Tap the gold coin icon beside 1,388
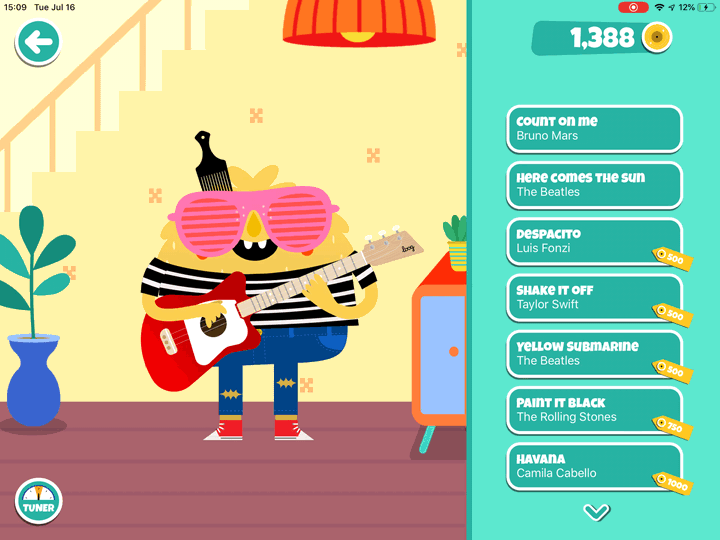Image resolution: width=720 pixels, height=540 pixels. coord(656,38)
